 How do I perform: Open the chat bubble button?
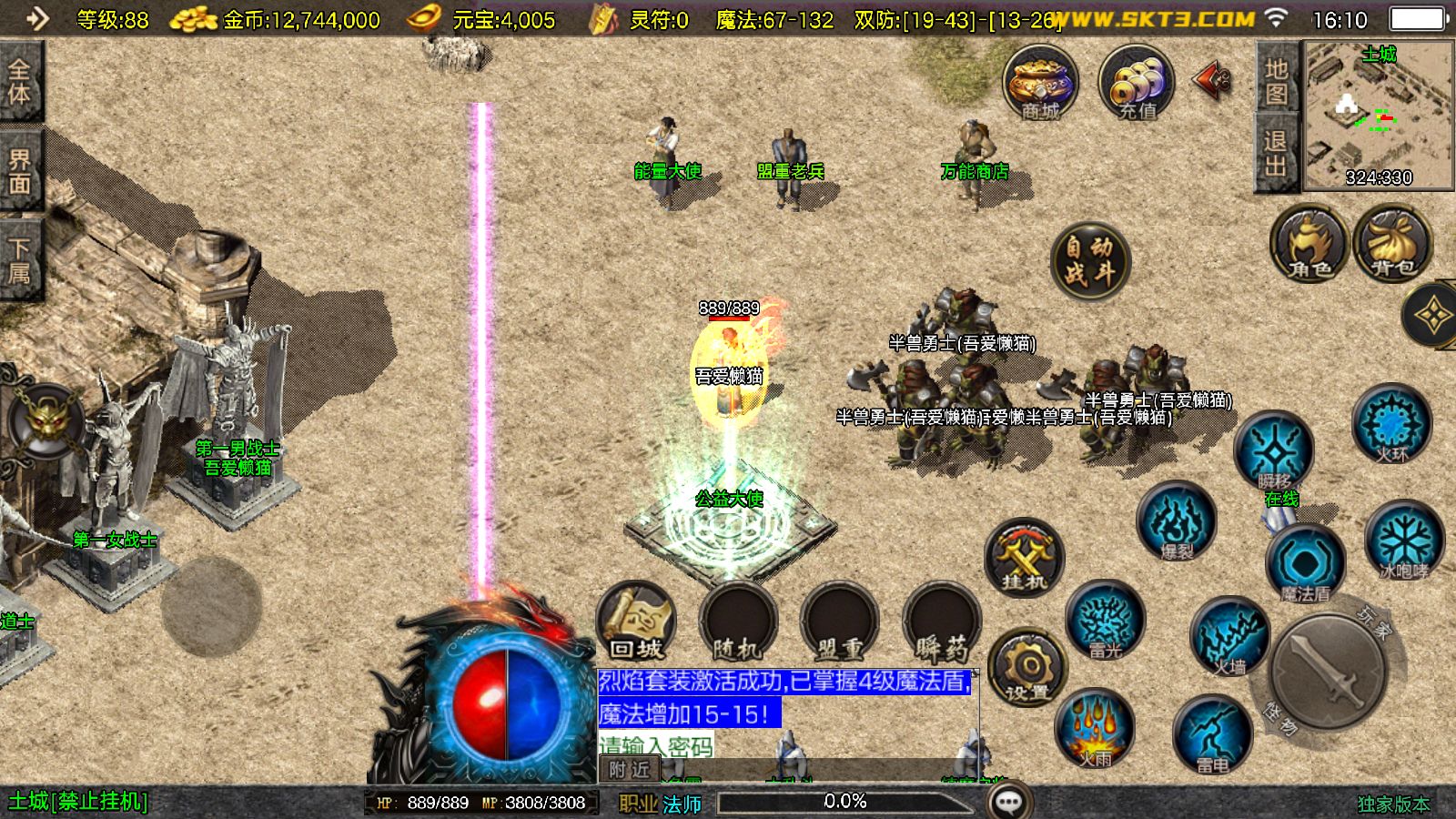1009,802
